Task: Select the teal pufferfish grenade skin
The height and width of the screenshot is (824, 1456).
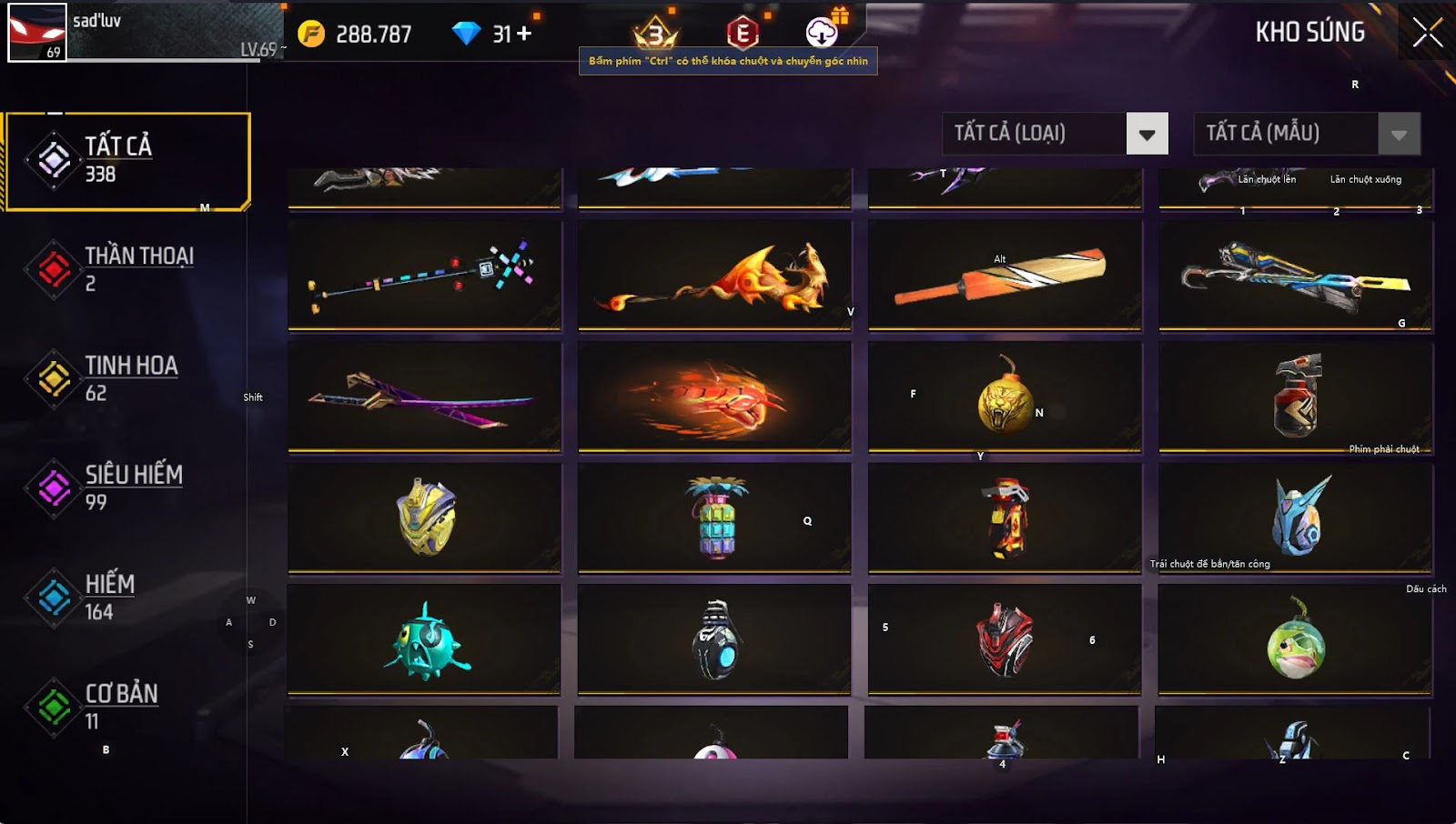Action: (424, 639)
